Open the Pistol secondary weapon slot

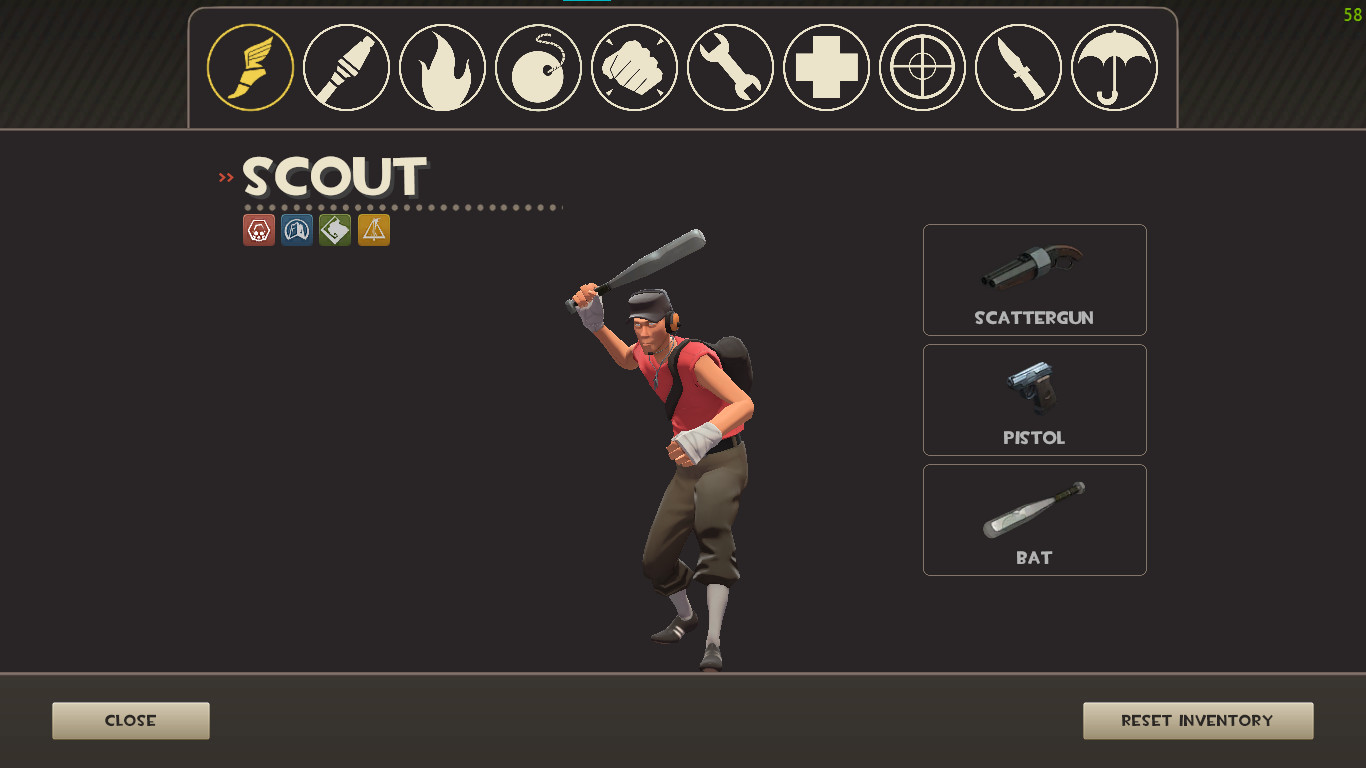(1034, 400)
